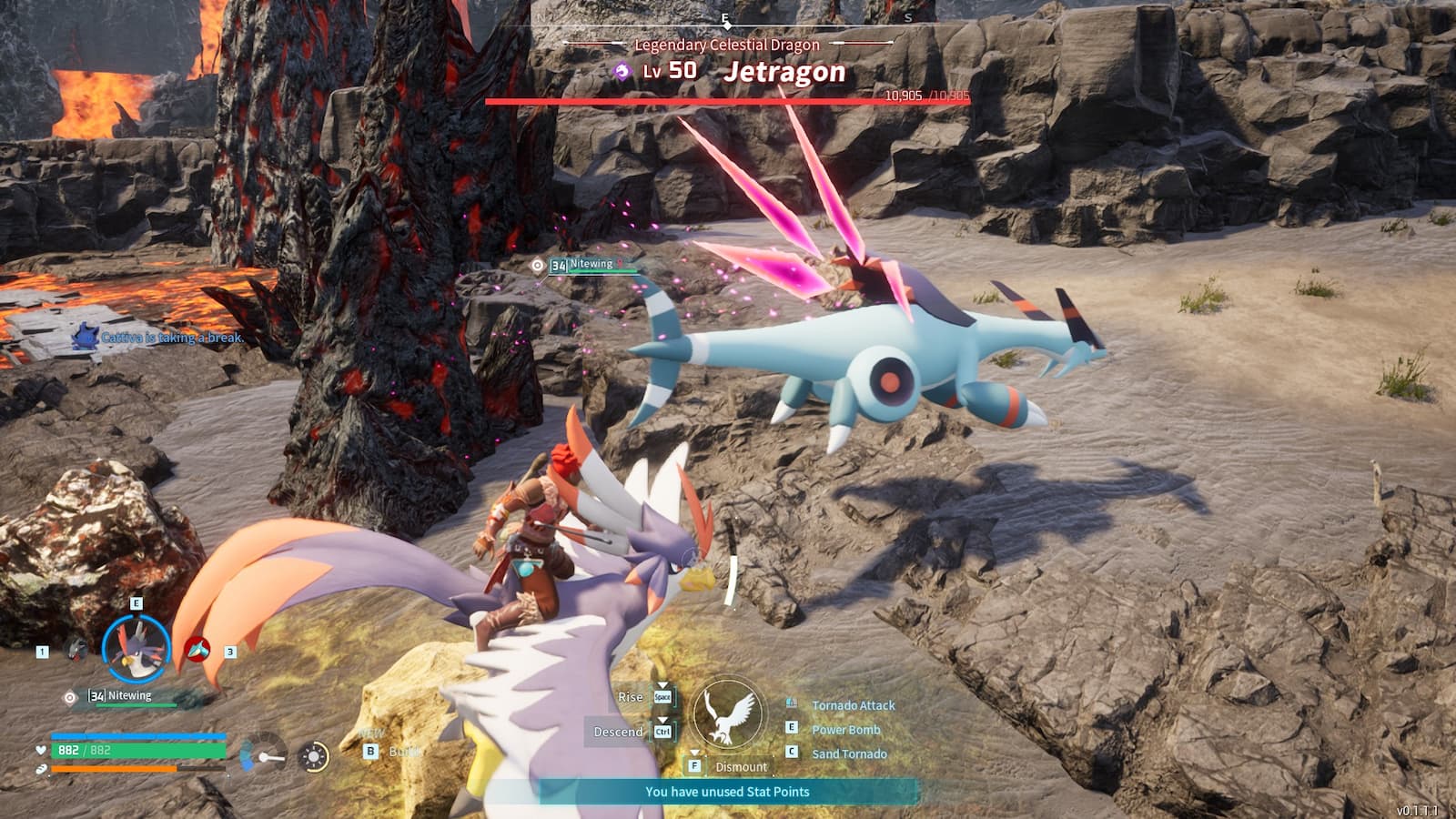This screenshot has width=1456, height=819.
Task: Click the circular stamina dial gauge
Action: pyautogui.click(x=315, y=755)
